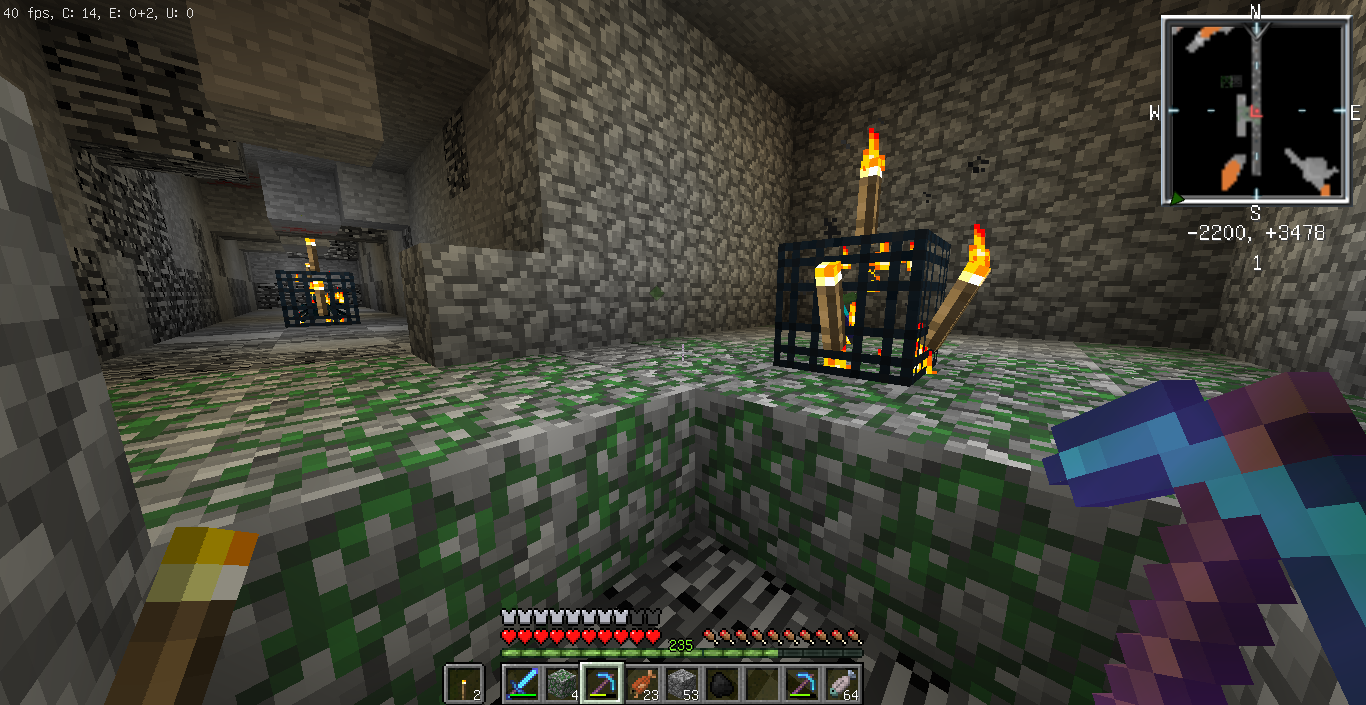Screen dimensions: 1366x705
Task: Pick the coal hotbar slot
Action: [x=722, y=684]
